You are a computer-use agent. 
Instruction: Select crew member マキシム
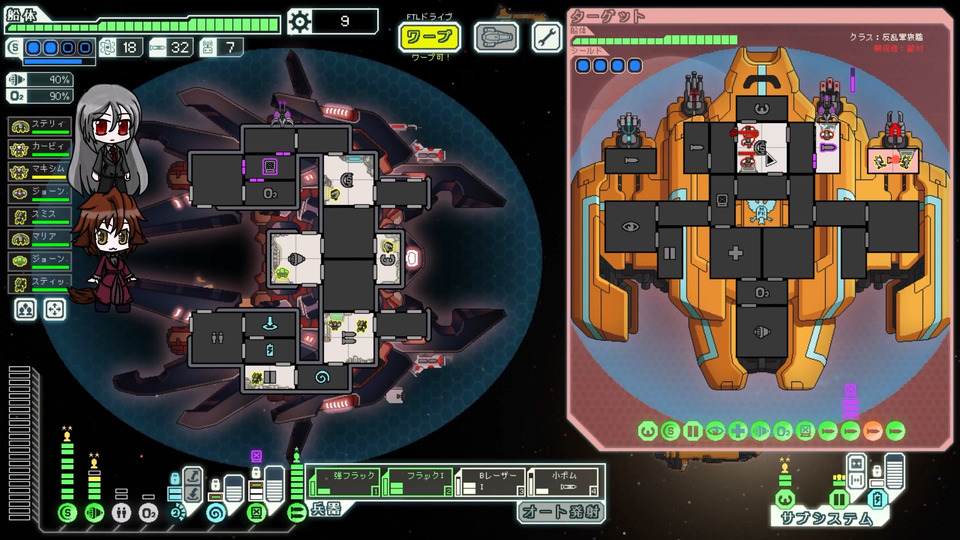pos(41,170)
